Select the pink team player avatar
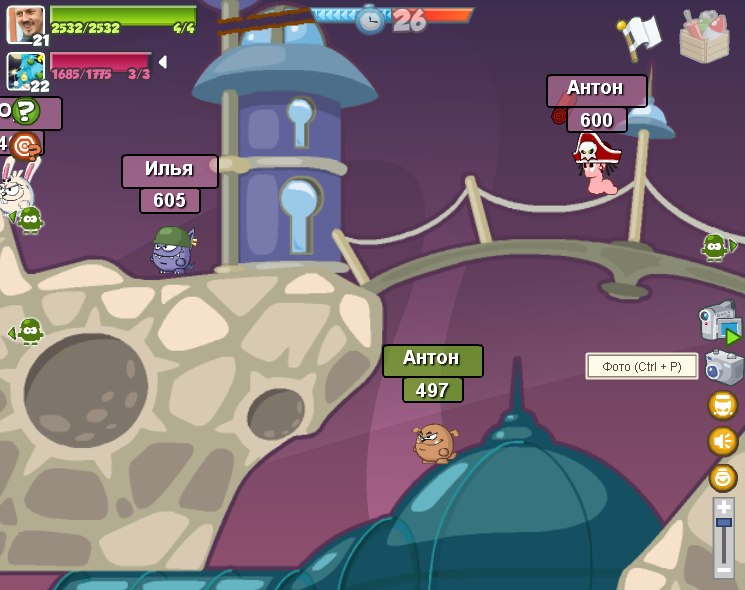The width and height of the screenshot is (745, 590). [25, 71]
